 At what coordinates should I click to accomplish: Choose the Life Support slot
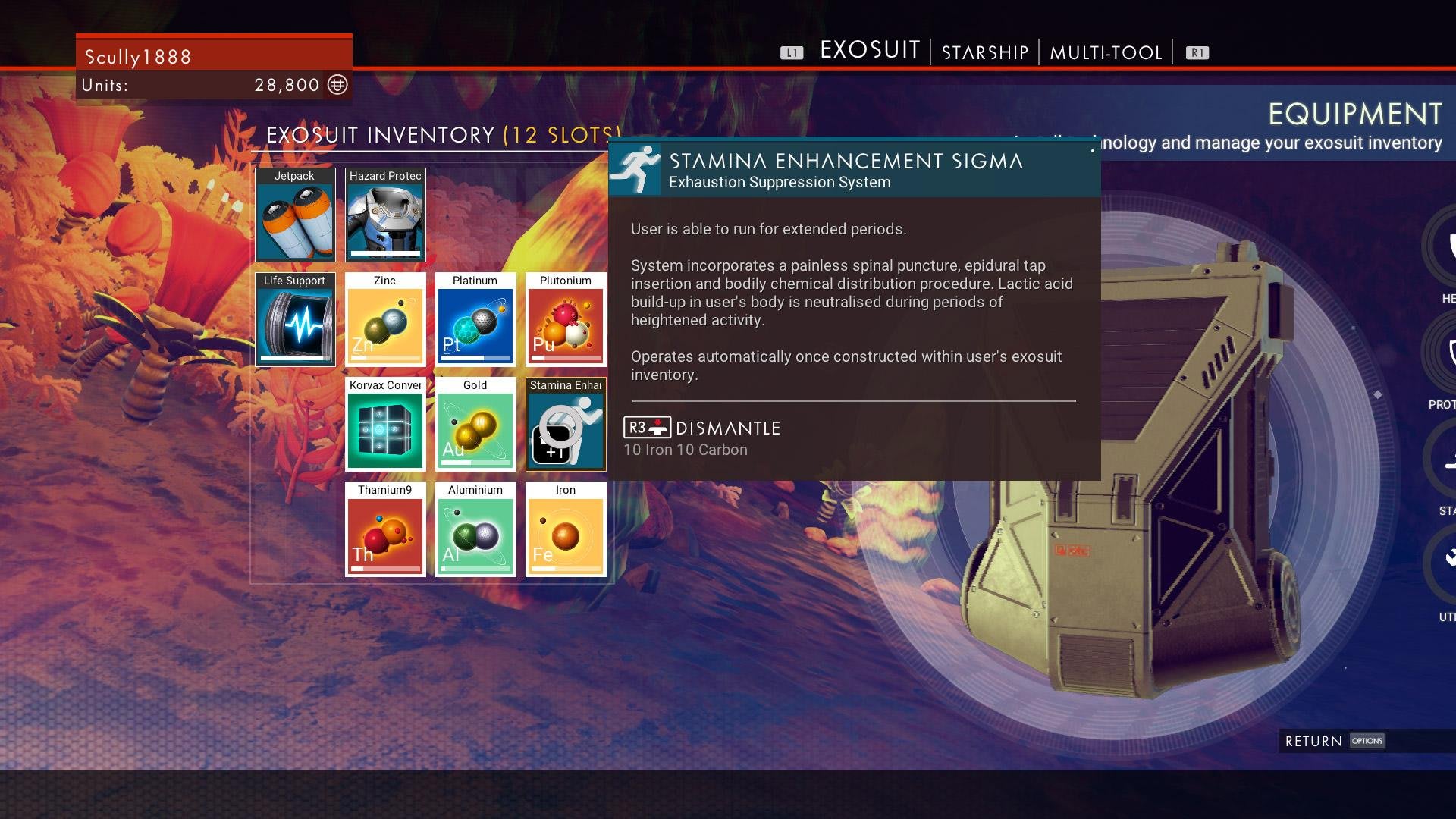click(295, 320)
